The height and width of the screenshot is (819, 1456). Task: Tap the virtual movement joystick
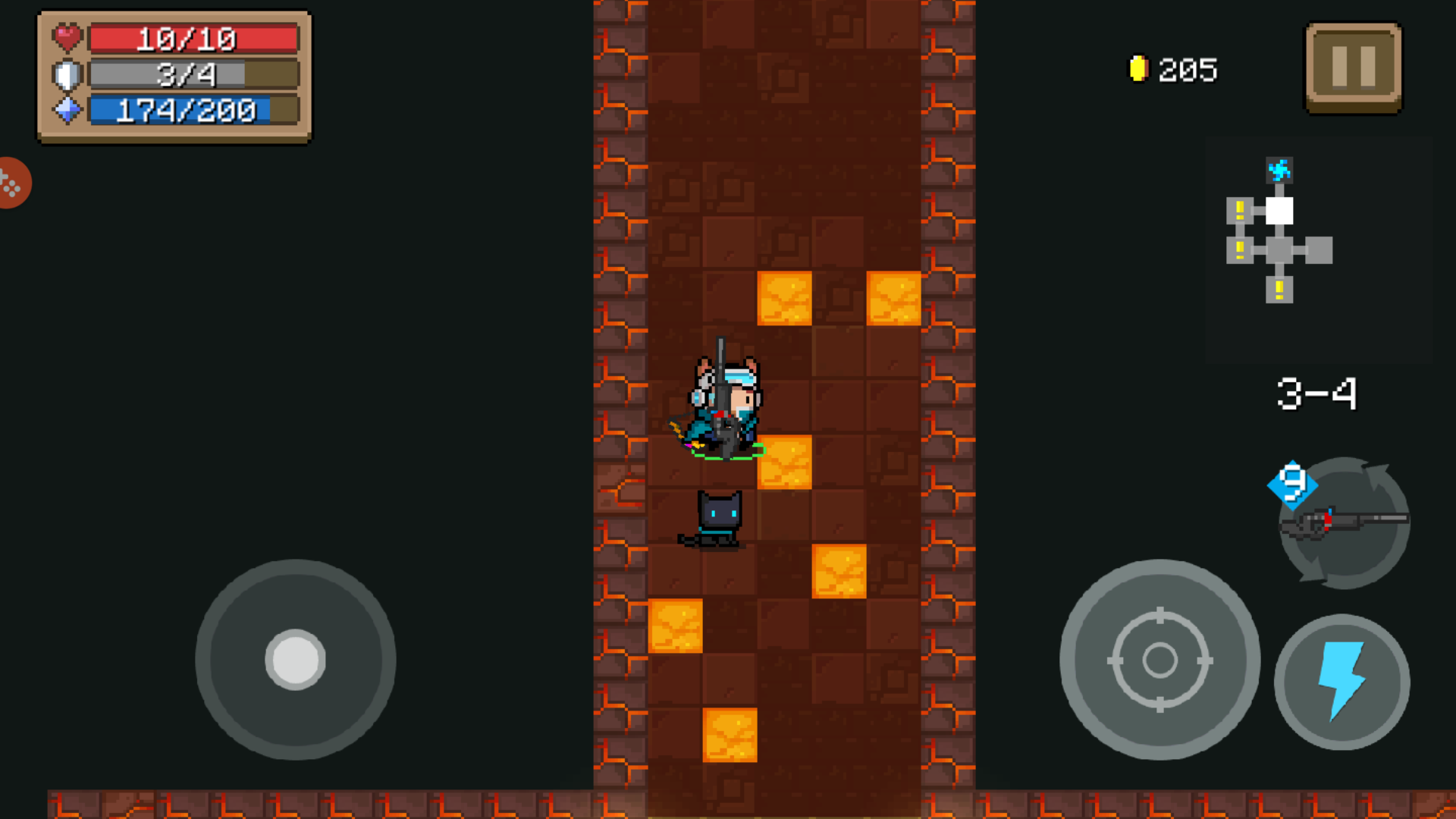[x=295, y=659]
